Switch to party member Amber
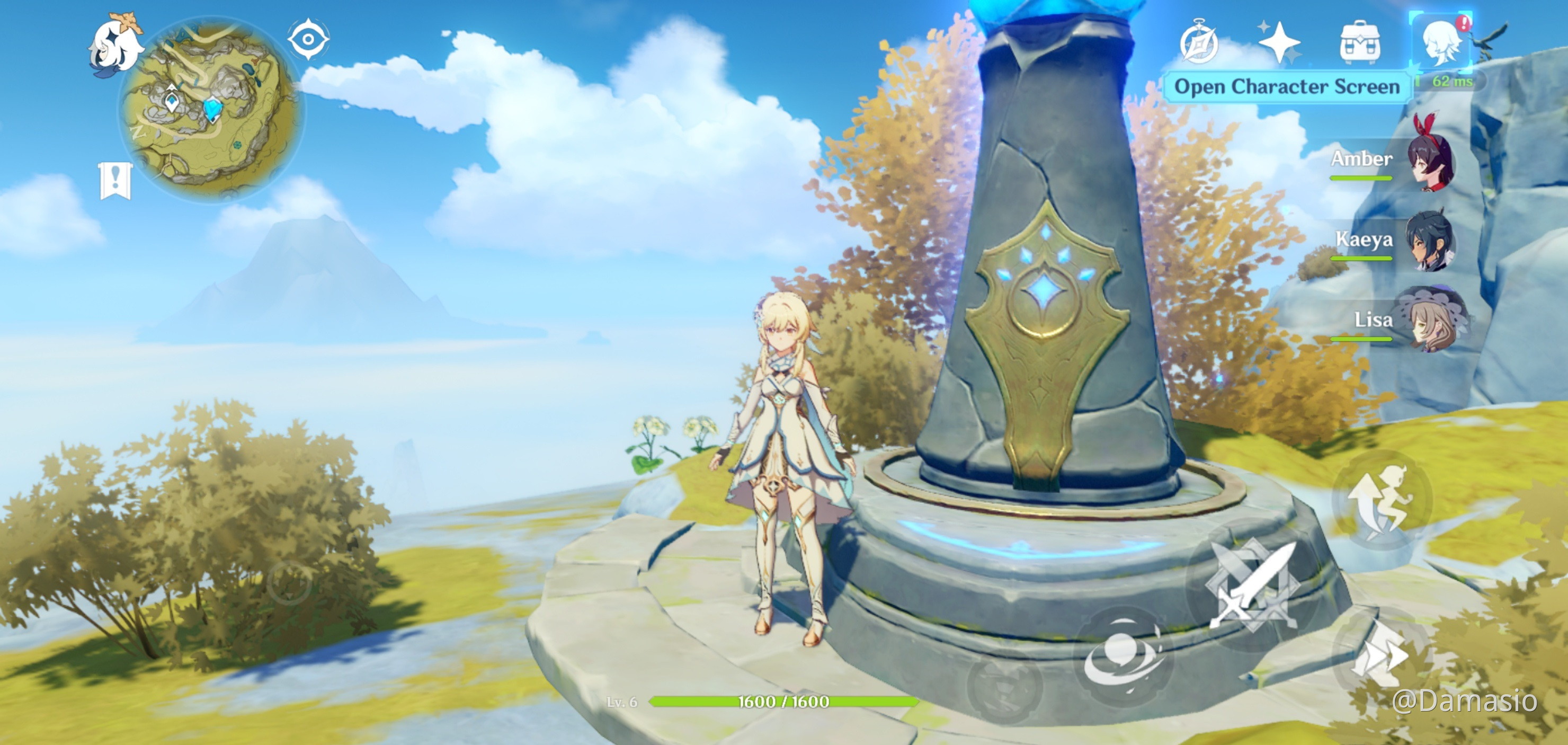 point(1430,161)
